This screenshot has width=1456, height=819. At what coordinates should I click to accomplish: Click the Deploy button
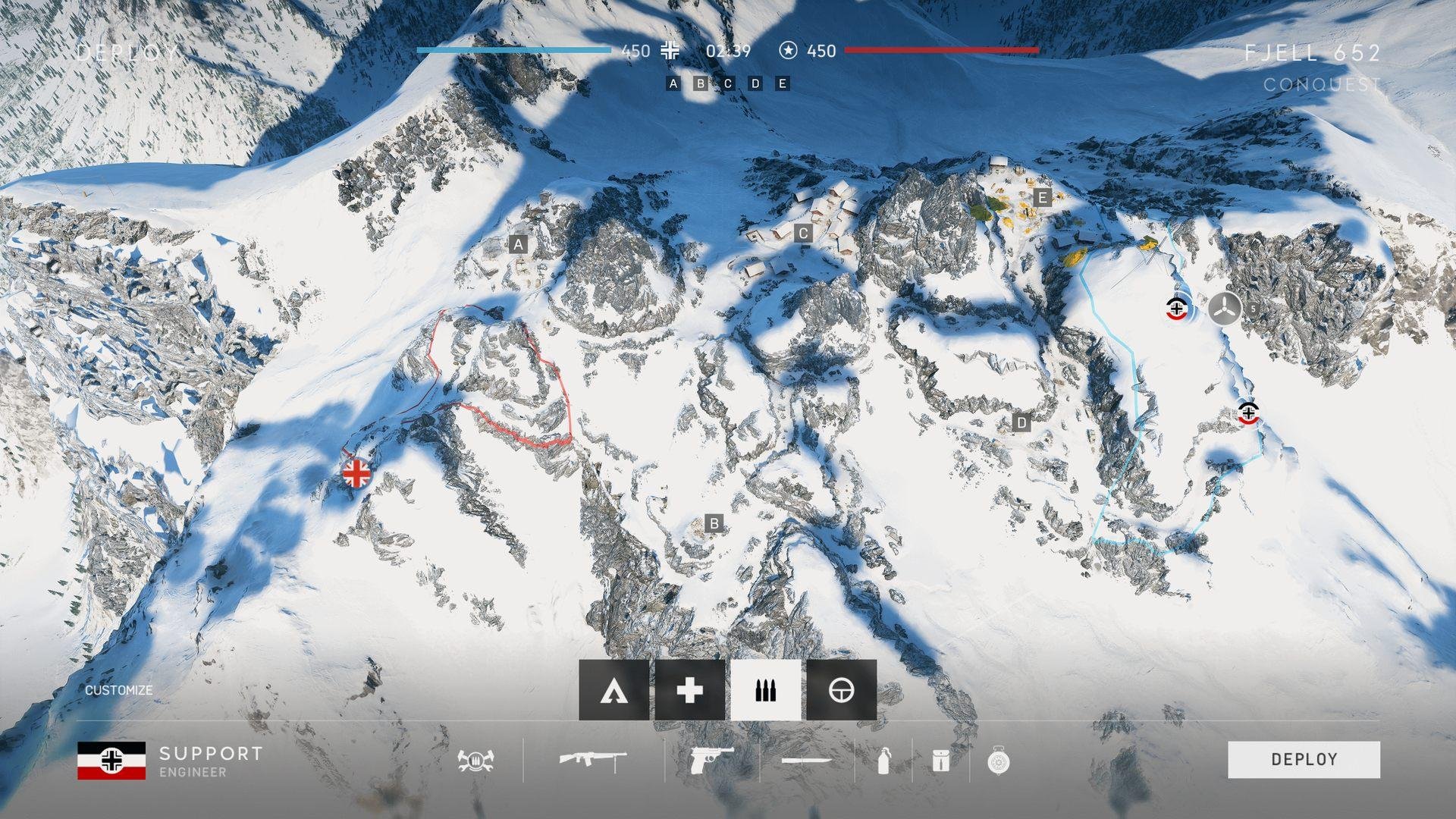pyautogui.click(x=1304, y=759)
